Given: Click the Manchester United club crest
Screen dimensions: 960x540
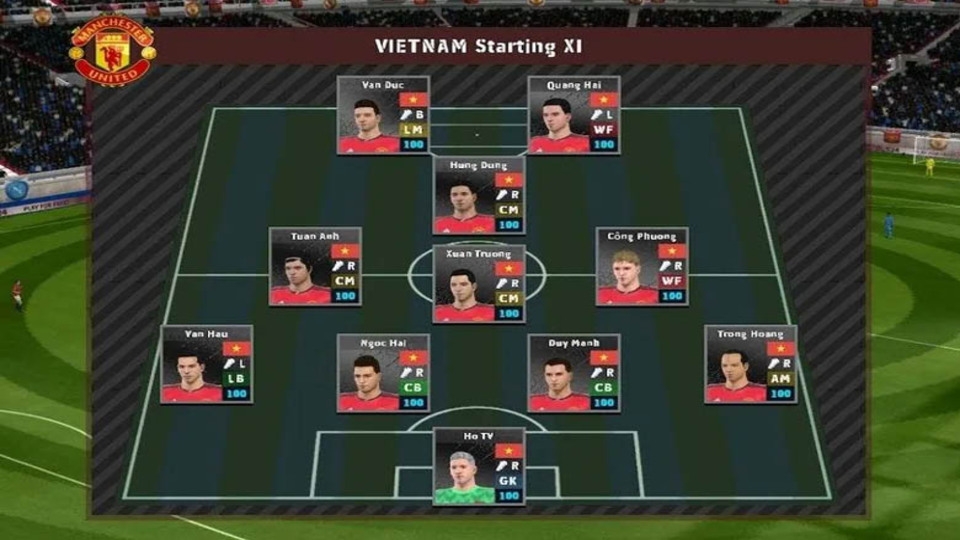Looking at the screenshot, I should pyautogui.click(x=111, y=51).
